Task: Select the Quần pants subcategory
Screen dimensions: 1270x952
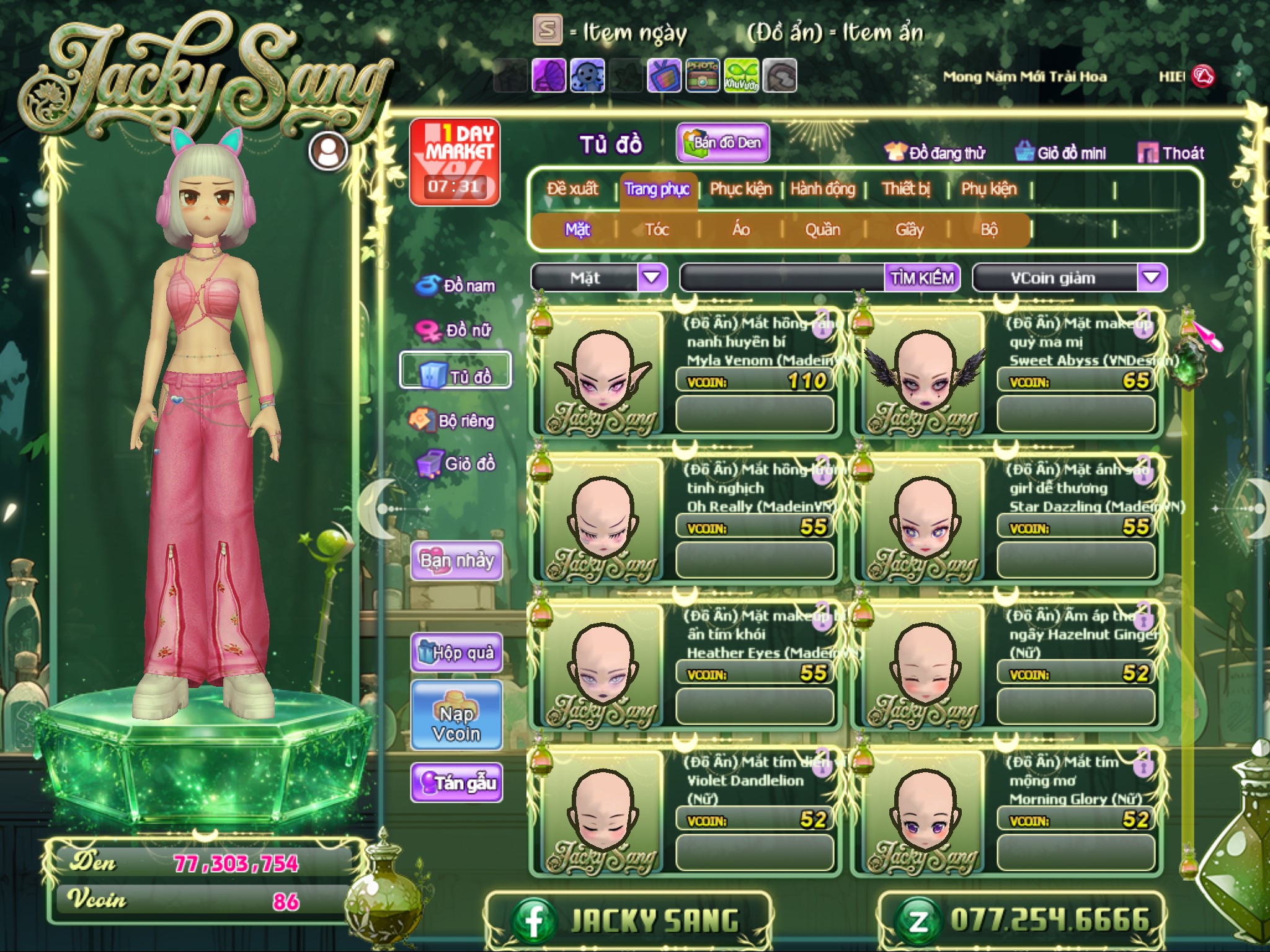Action: point(822,230)
